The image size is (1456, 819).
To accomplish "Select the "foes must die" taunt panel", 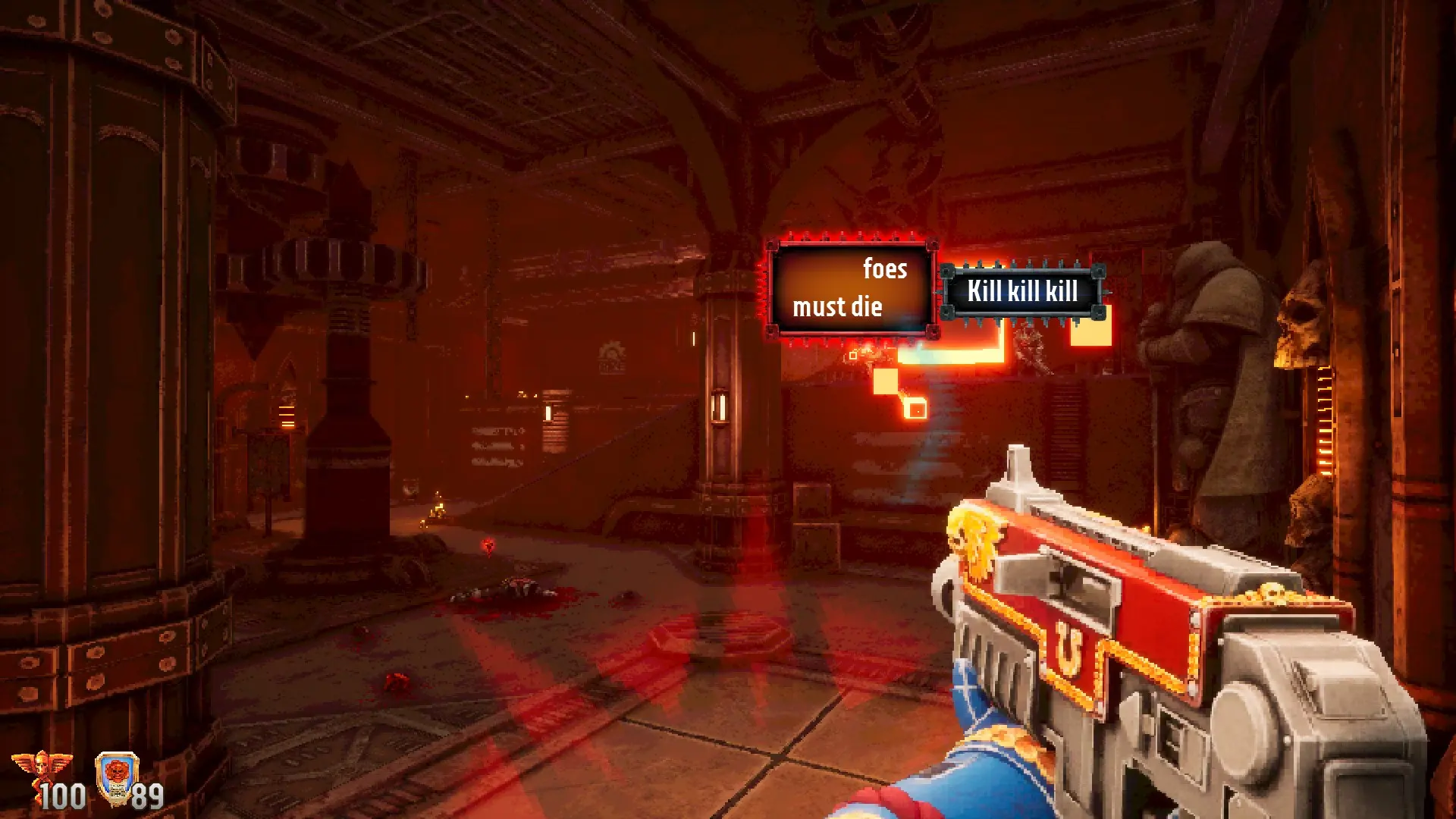I will pos(851,288).
